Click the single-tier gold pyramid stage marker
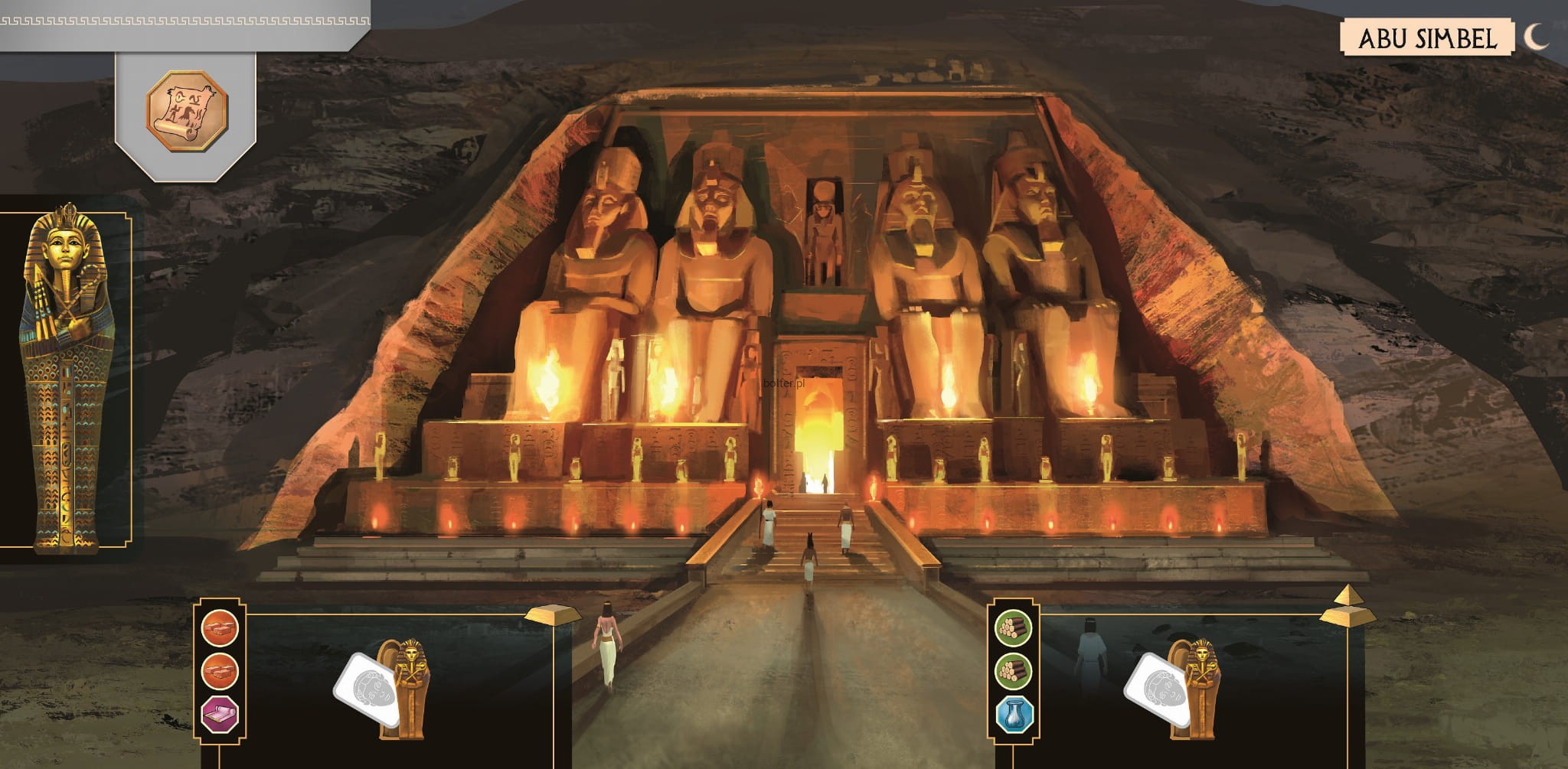 pyautogui.click(x=554, y=613)
